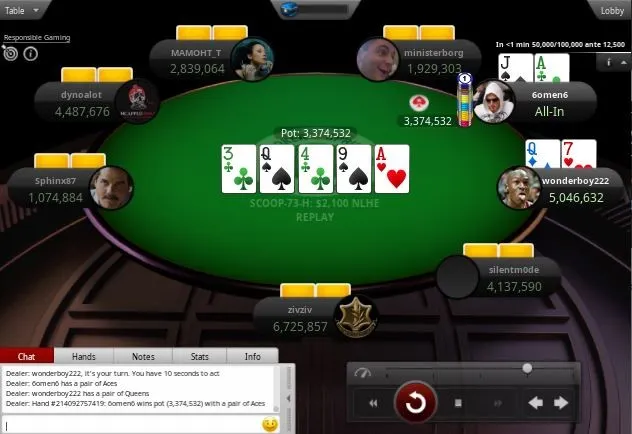This screenshot has height=434, width=632.
Task: Replay the hand with the red restart button
Action: (x=414, y=403)
